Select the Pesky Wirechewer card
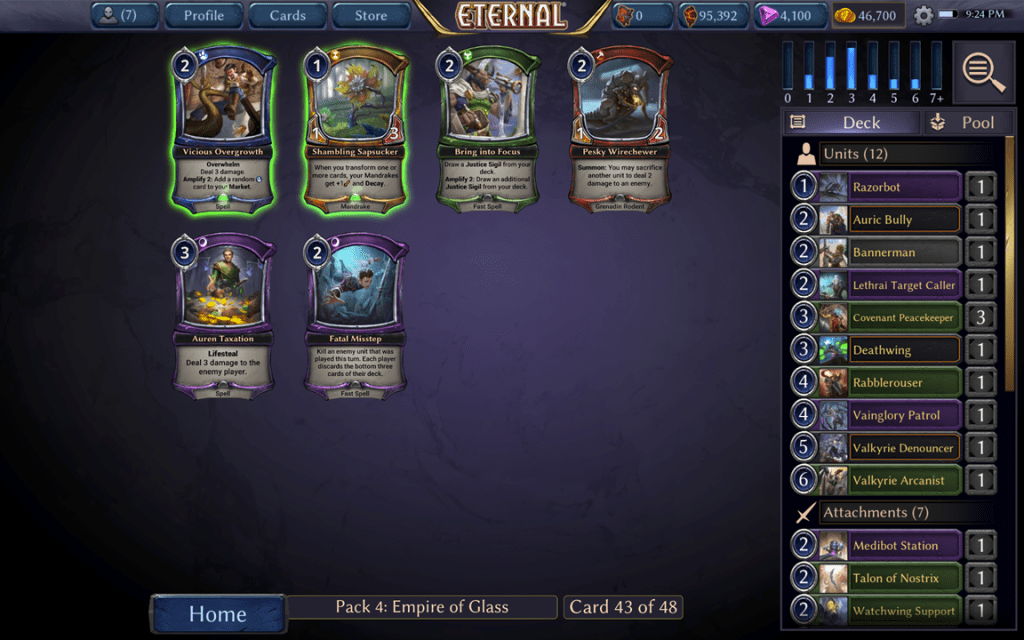This screenshot has height=640, width=1024. (x=620, y=130)
